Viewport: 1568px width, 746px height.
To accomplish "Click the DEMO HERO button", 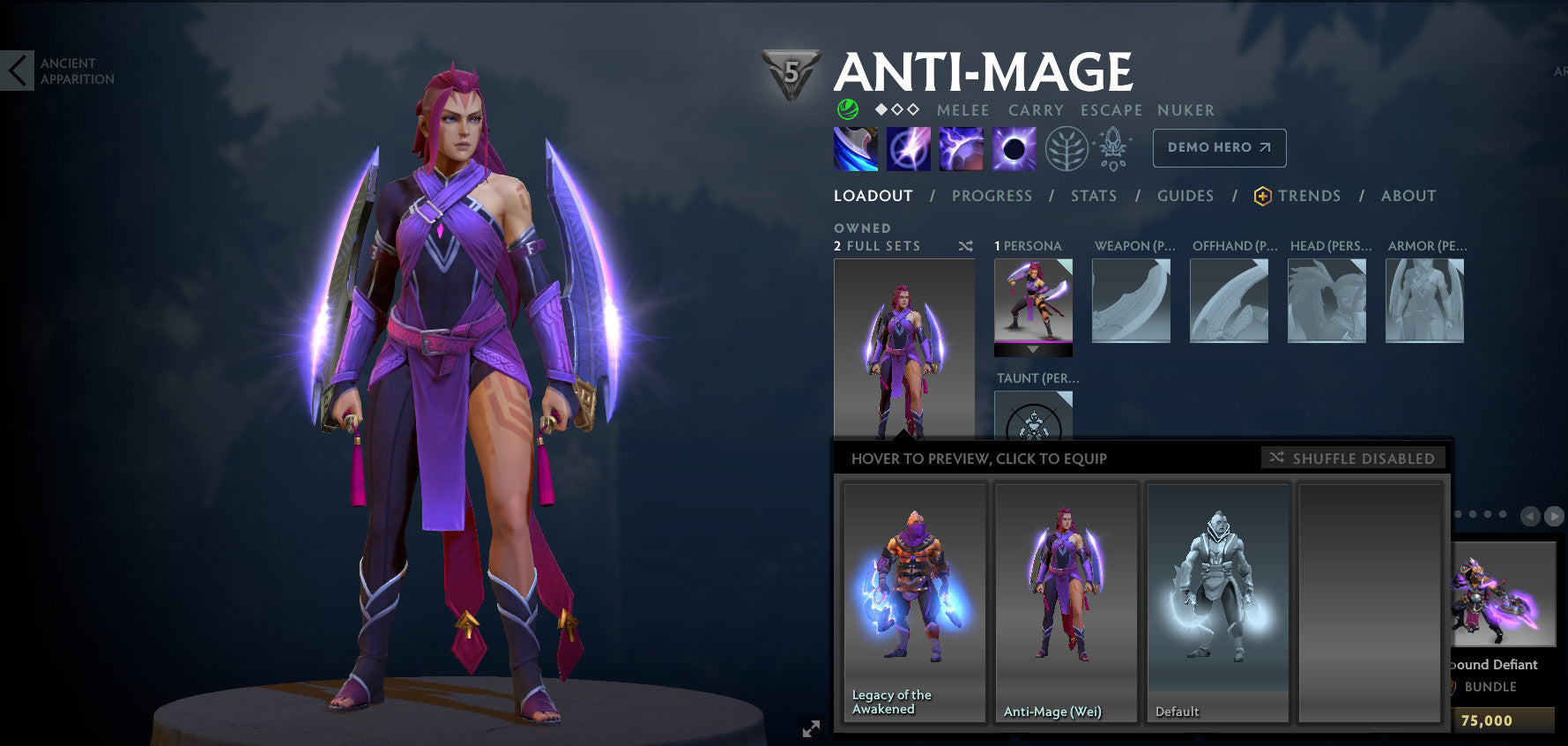I will 1219,147.
